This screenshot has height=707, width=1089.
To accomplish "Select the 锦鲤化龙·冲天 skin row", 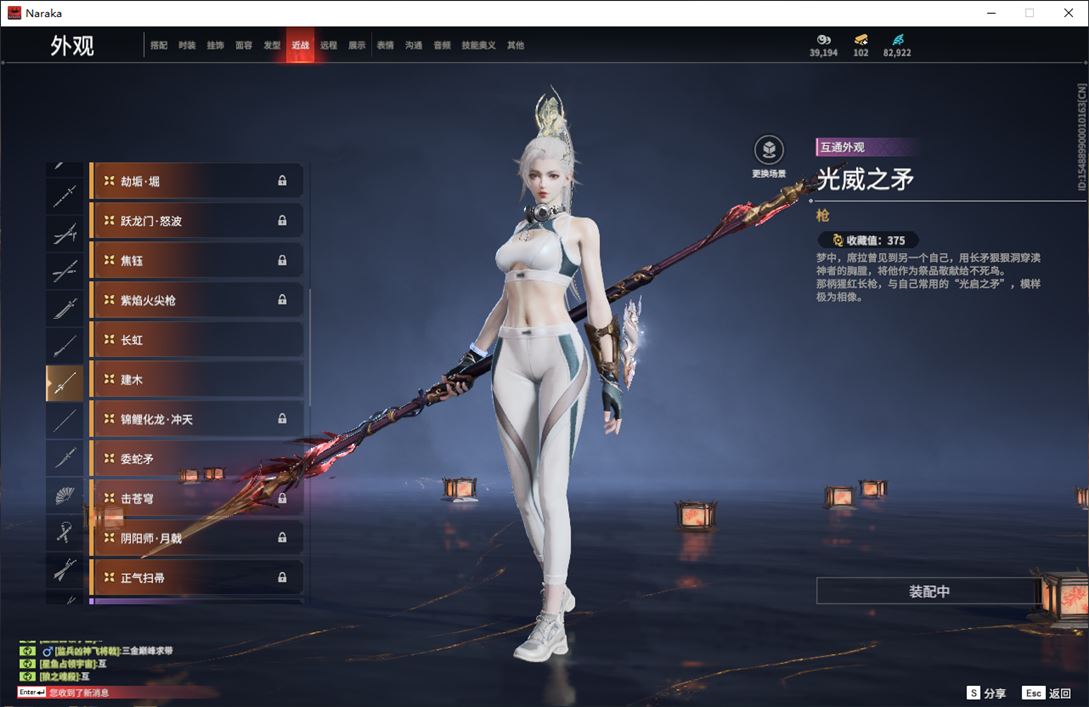I will [196, 419].
